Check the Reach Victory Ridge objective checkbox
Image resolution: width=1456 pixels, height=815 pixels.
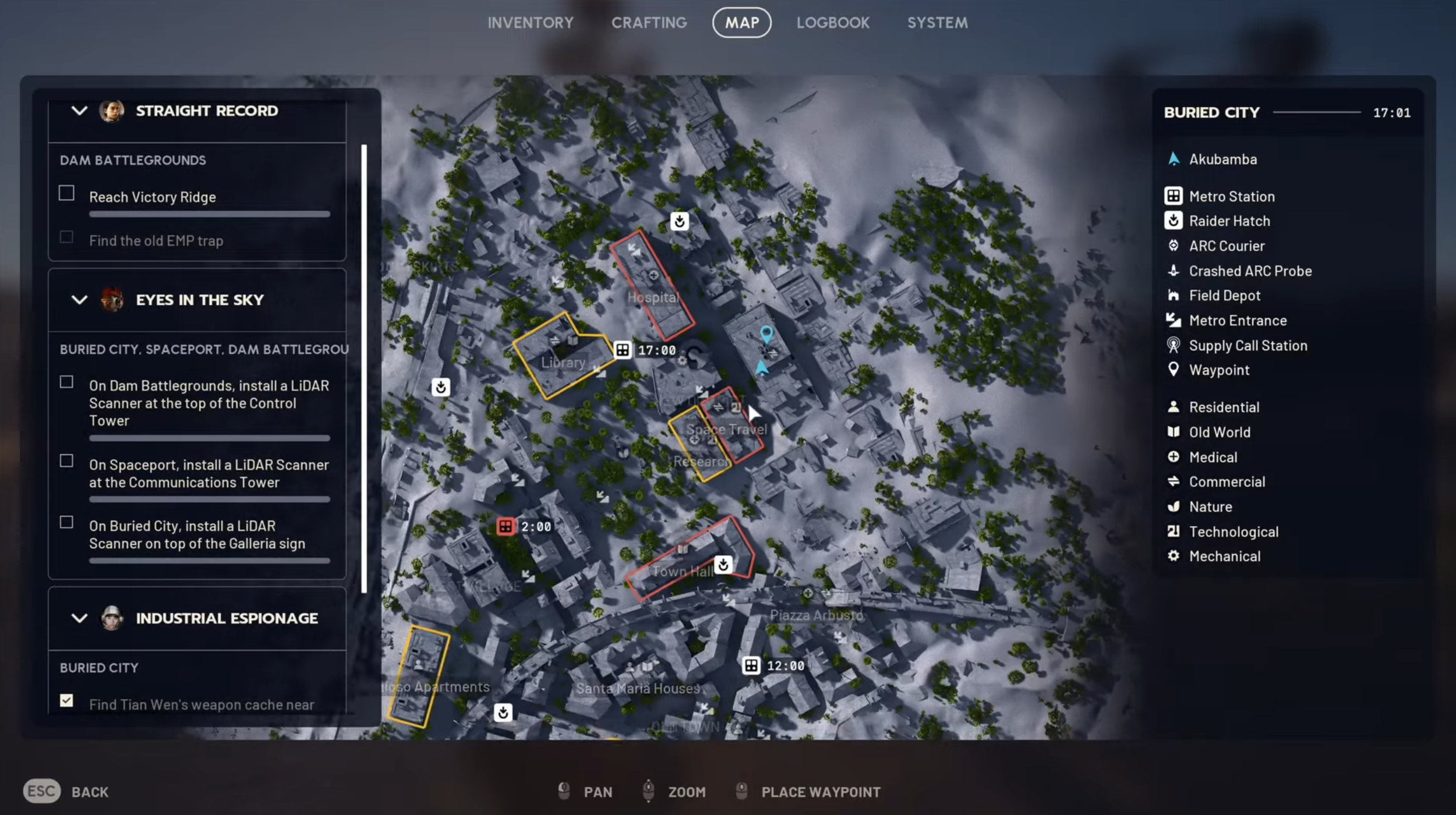pos(66,193)
